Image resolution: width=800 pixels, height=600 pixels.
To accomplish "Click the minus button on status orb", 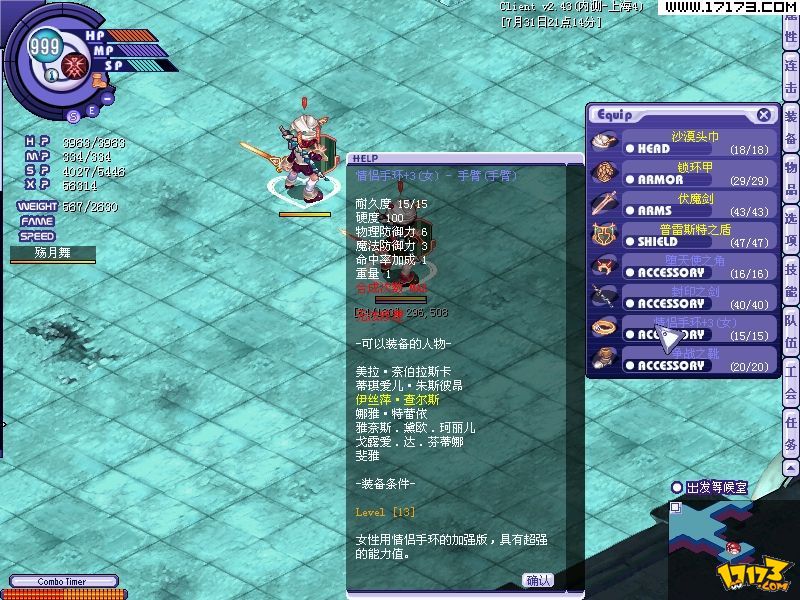I will pyautogui.click(x=107, y=98).
